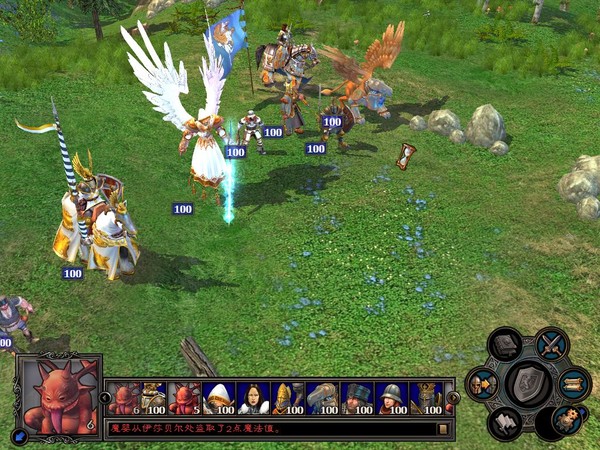
Task: Open the scrolls button on the combat wheel
Action: (x=574, y=383)
